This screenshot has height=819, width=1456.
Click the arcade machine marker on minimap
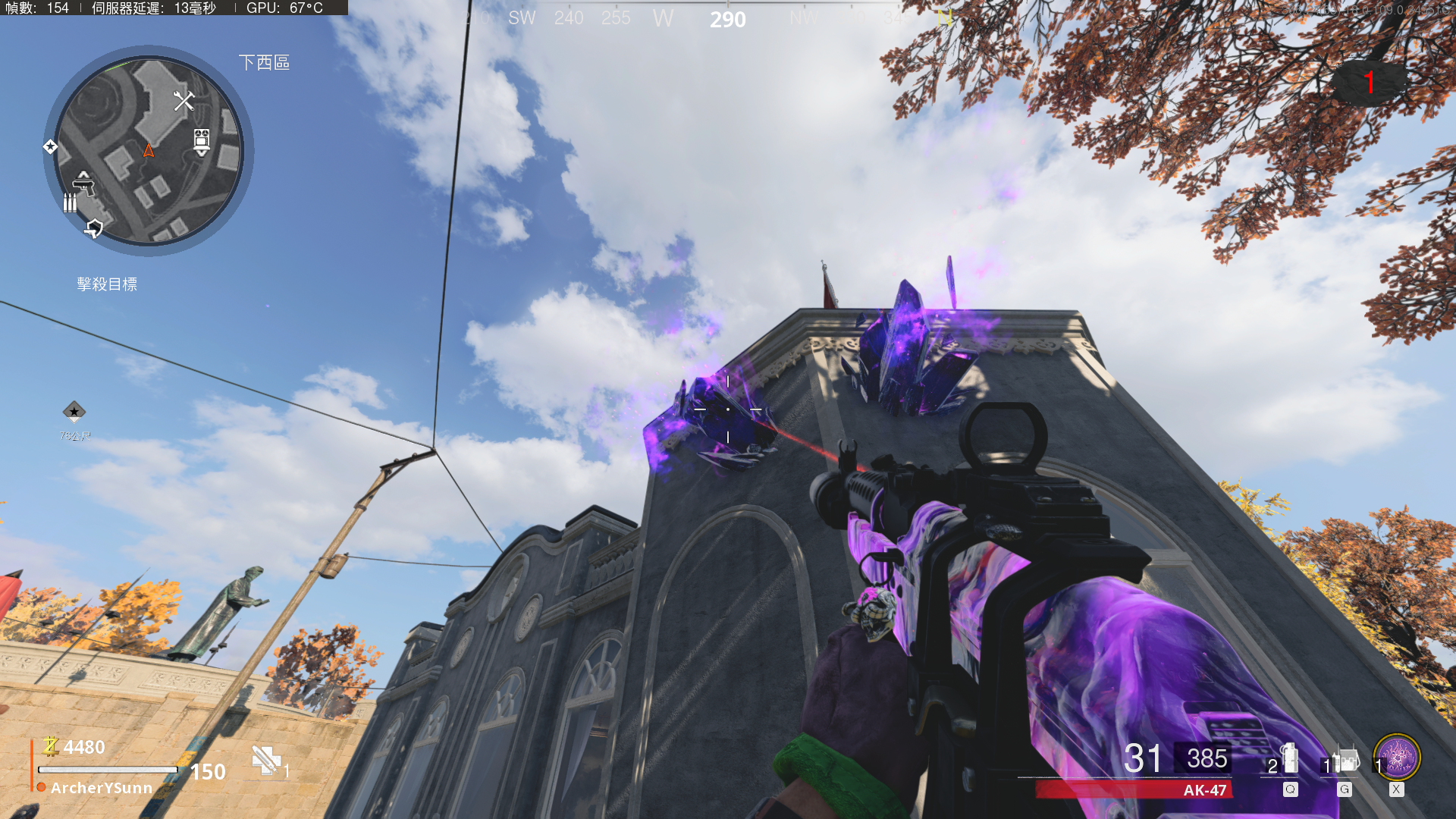point(201,141)
